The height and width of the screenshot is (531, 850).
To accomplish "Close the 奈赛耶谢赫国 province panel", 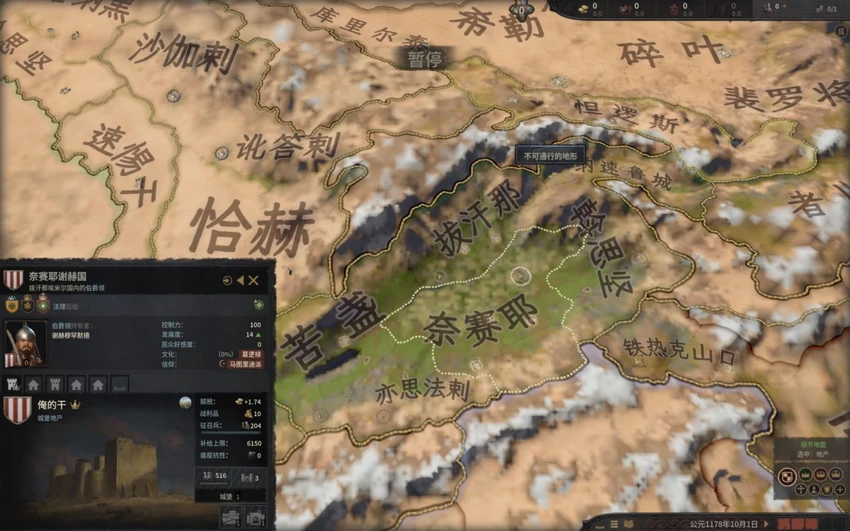I will (x=254, y=281).
